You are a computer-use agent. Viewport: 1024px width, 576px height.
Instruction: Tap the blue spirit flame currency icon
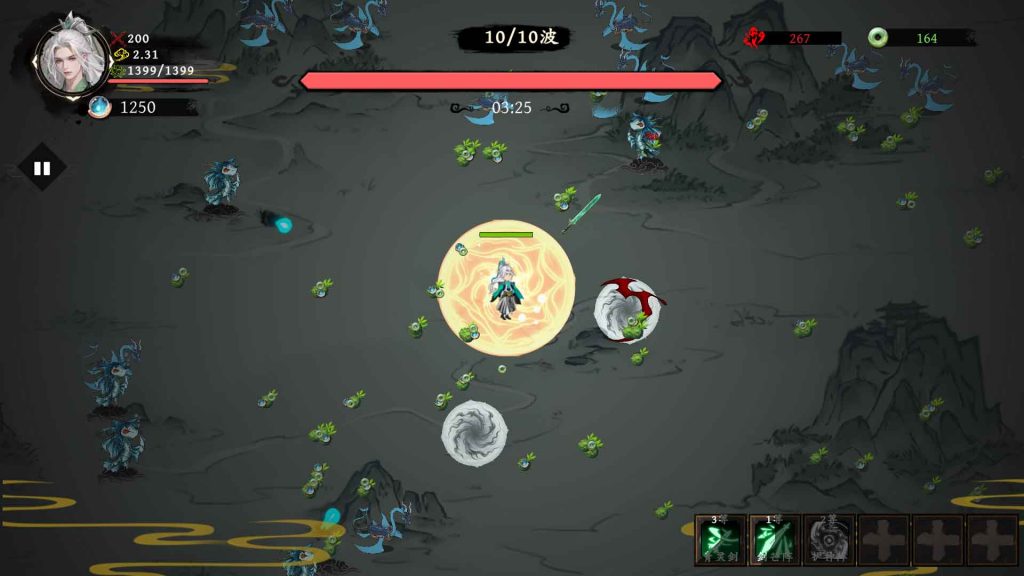pos(99,107)
